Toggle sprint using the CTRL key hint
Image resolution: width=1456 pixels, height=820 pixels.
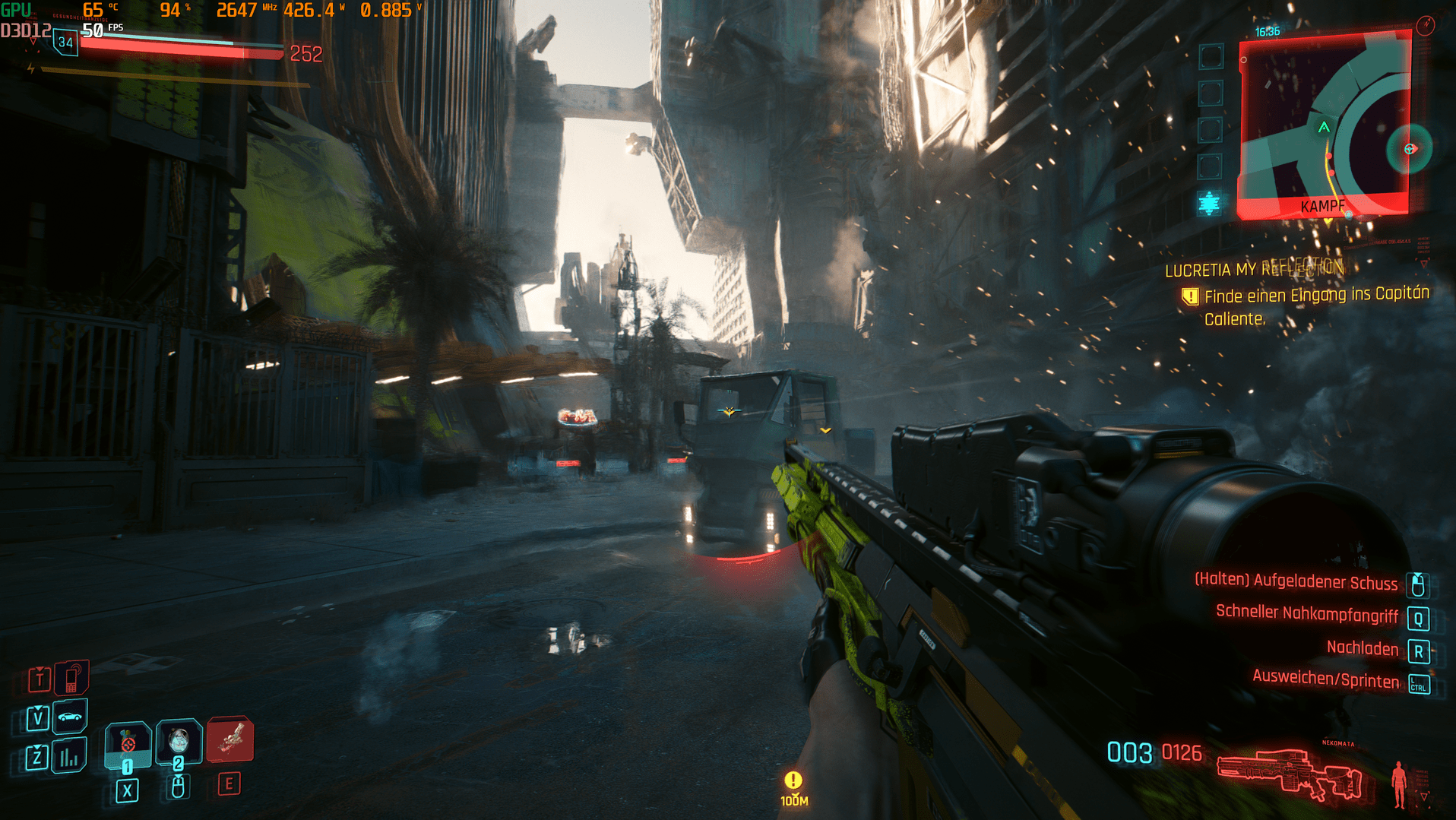coord(1417,683)
